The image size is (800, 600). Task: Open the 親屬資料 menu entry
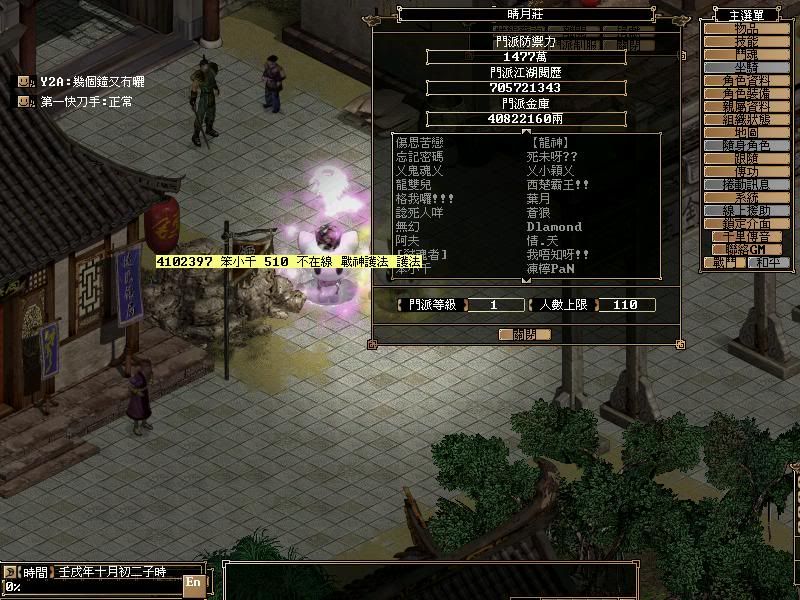747,107
